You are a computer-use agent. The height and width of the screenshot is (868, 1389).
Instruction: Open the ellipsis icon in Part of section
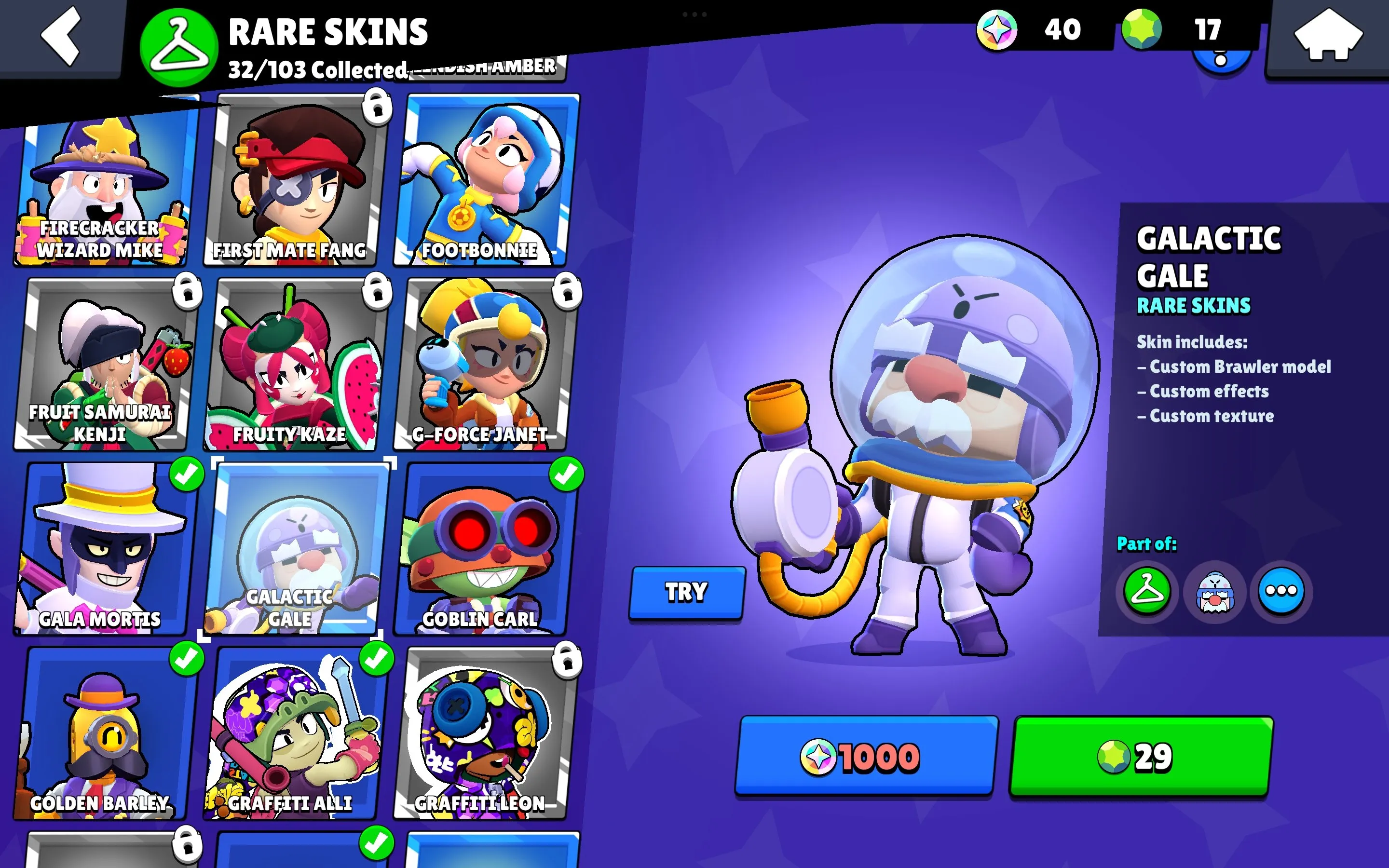click(1280, 590)
